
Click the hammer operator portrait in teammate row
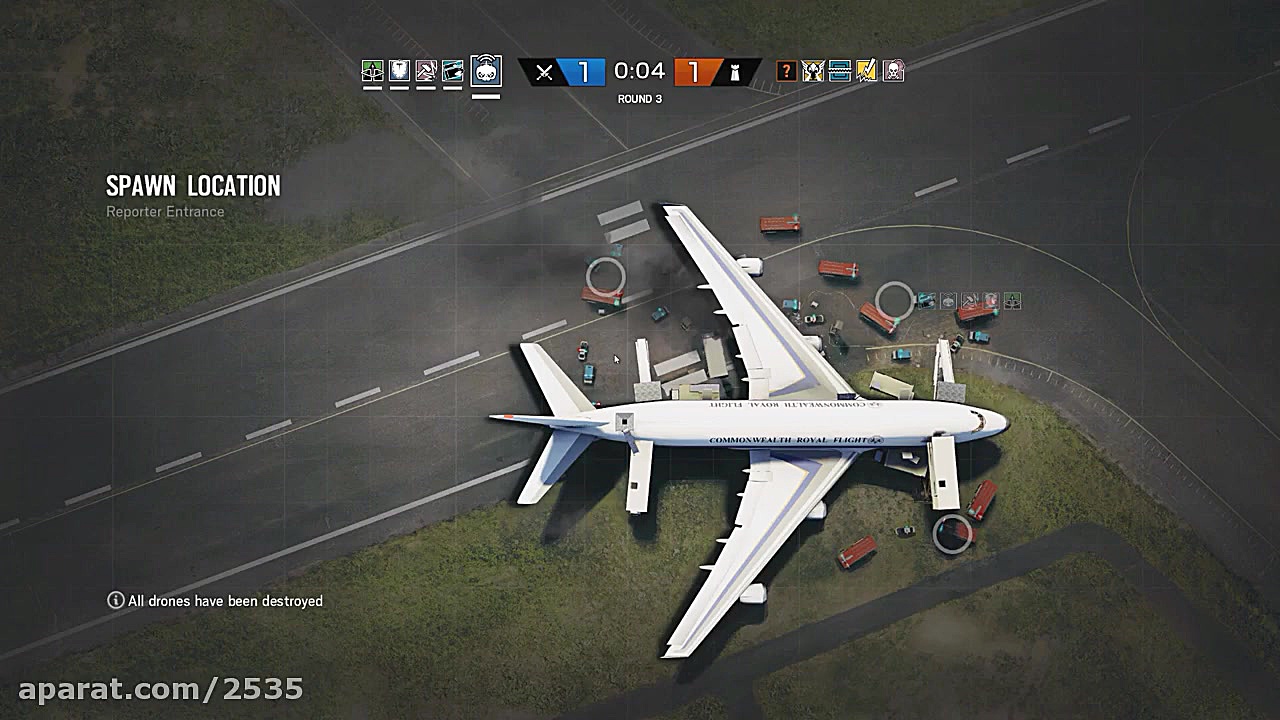[428, 72]
